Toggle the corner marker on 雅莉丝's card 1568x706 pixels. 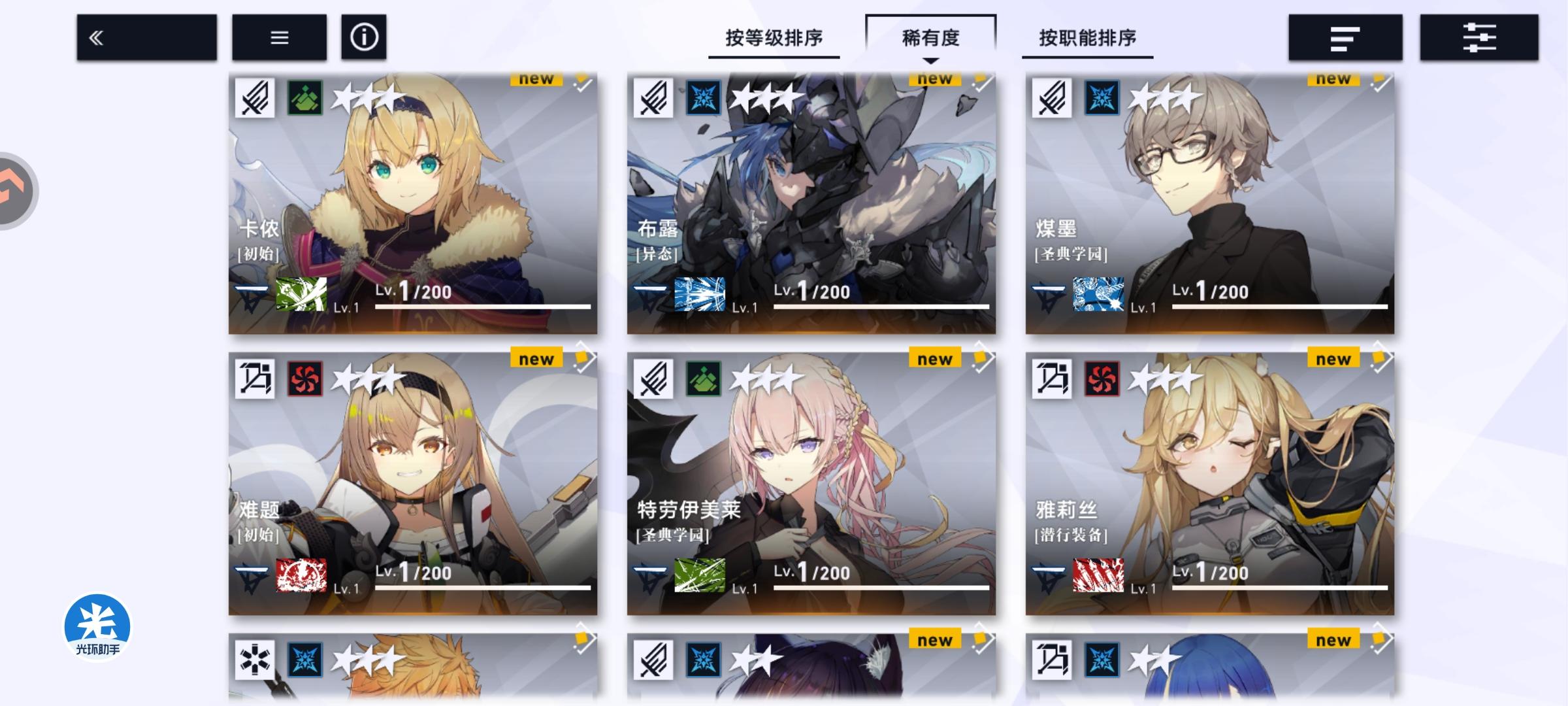coord(1379,360)
